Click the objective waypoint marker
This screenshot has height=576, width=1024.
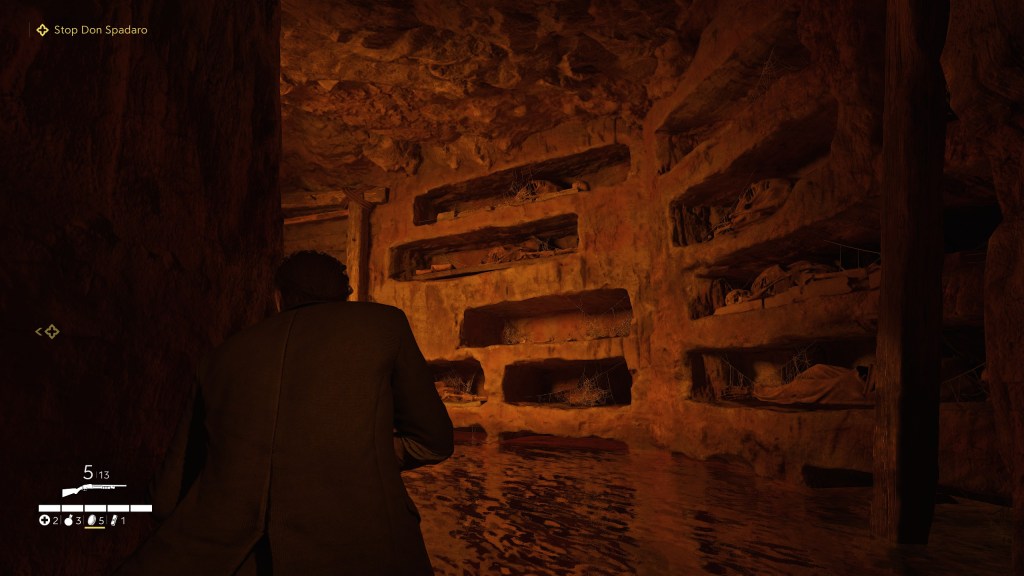coord(51,332)
